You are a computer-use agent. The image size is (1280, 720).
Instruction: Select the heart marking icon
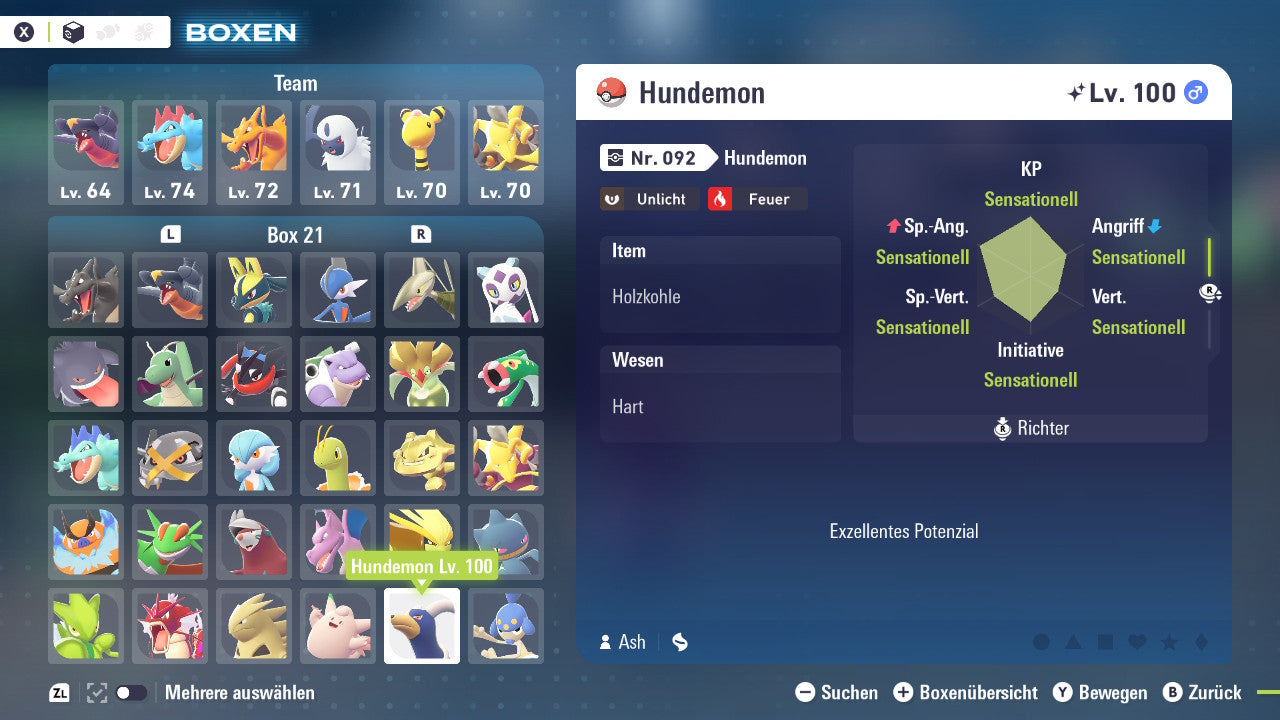tap(1136, 642)
